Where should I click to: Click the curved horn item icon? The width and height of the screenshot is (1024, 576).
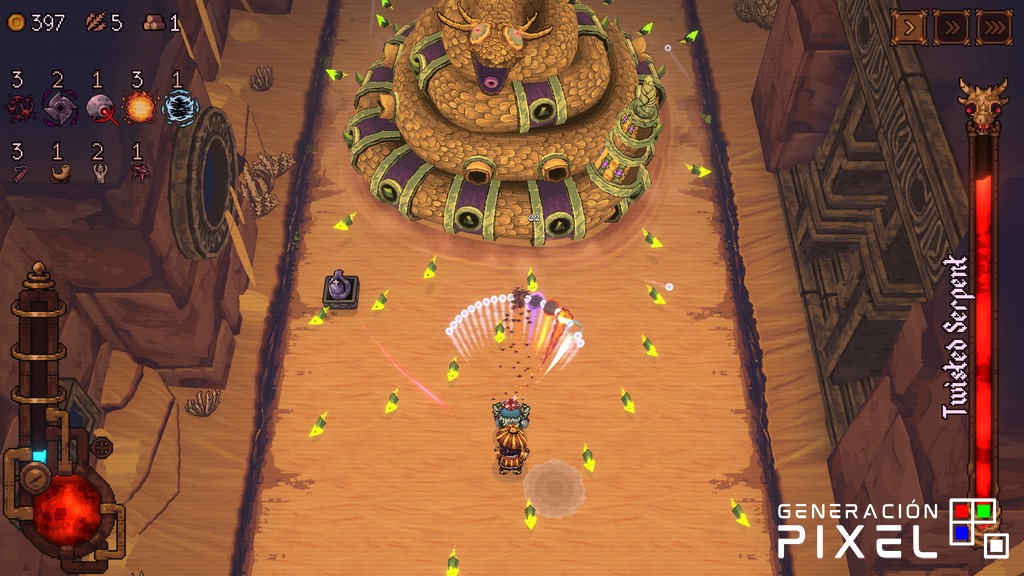[59, 173]
